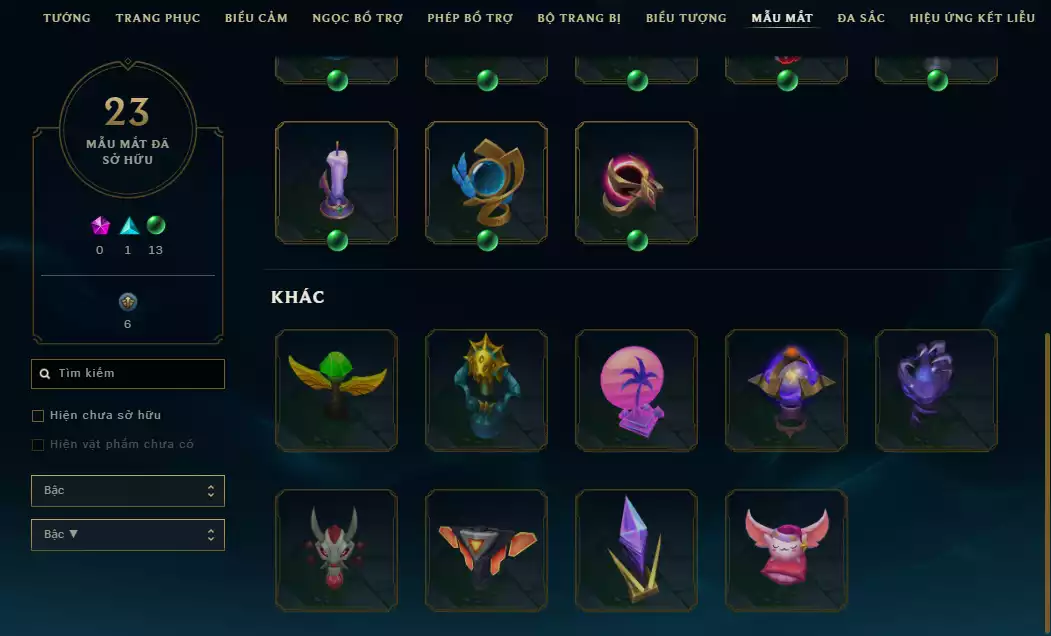Switch to the Biểu Tượng tab
1051x636 pixels.
tap(686, 18)
